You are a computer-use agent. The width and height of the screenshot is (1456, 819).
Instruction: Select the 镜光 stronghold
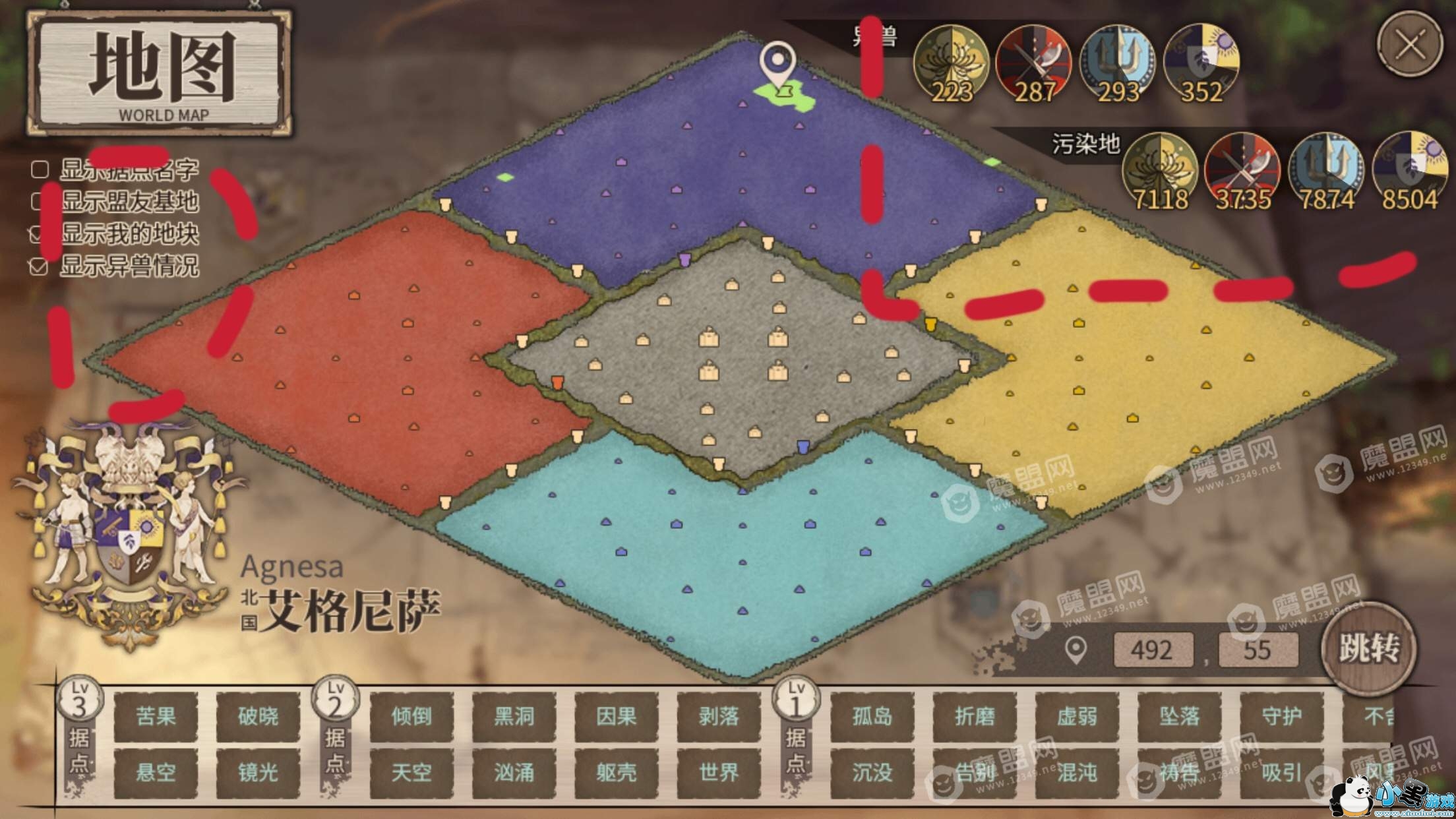tap(258, 772)
